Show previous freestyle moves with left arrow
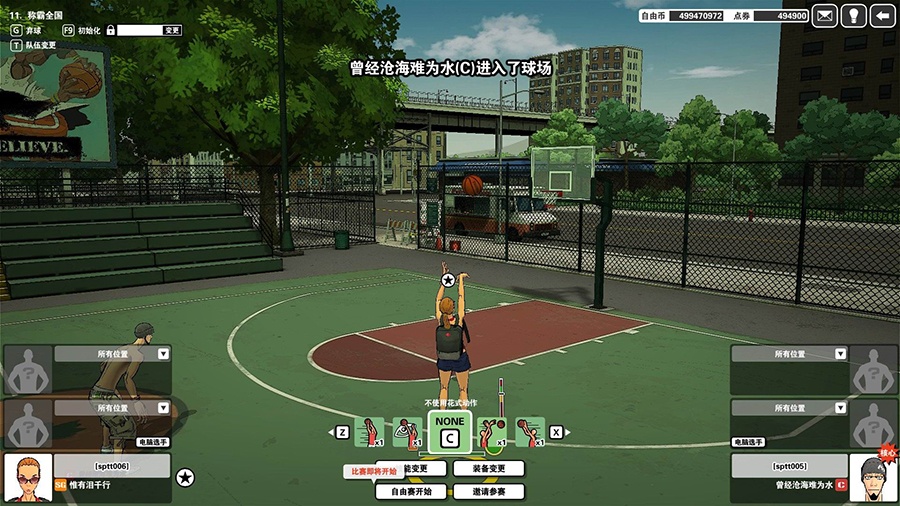 [x=342, y=432]
